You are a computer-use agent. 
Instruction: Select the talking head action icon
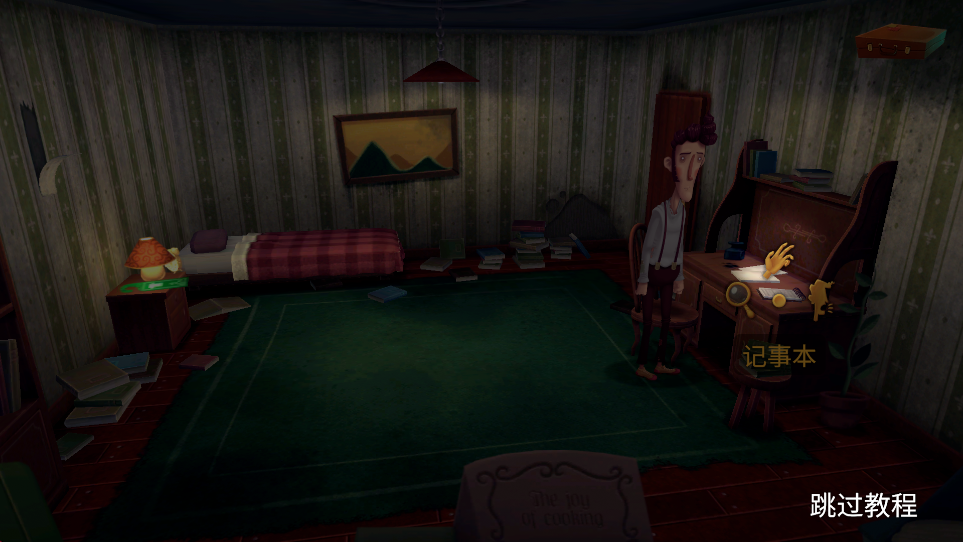click(821, 298)
